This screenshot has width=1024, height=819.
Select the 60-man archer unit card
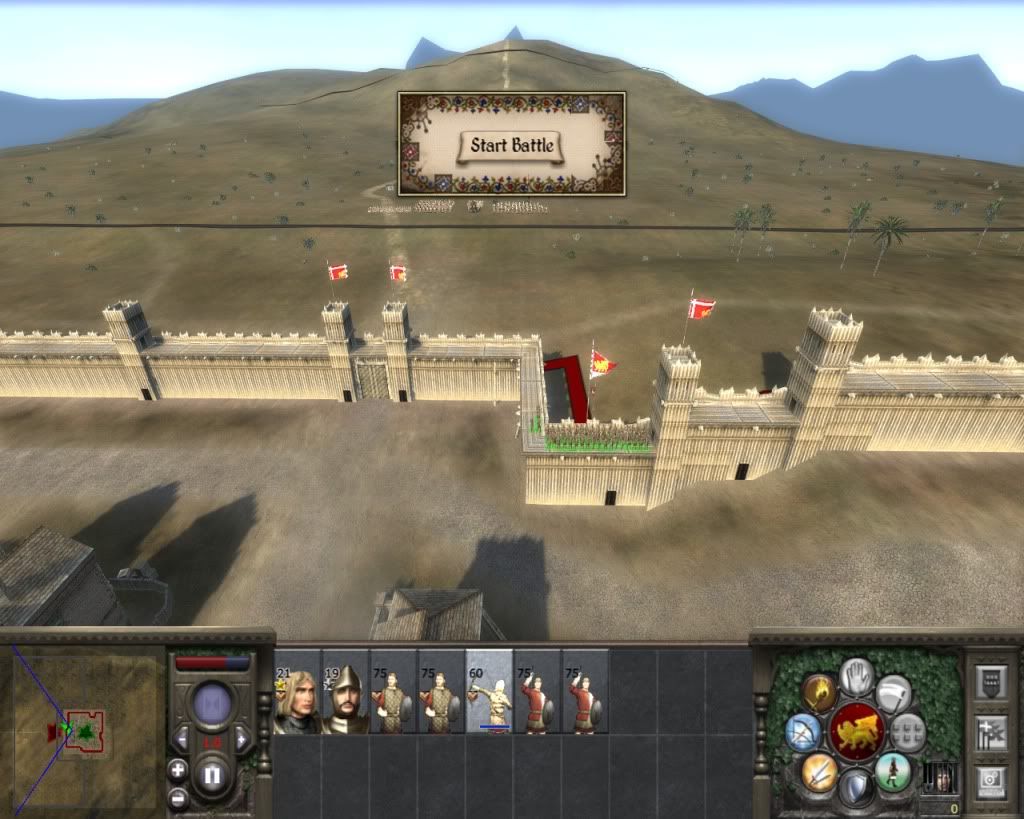point(489,692)
